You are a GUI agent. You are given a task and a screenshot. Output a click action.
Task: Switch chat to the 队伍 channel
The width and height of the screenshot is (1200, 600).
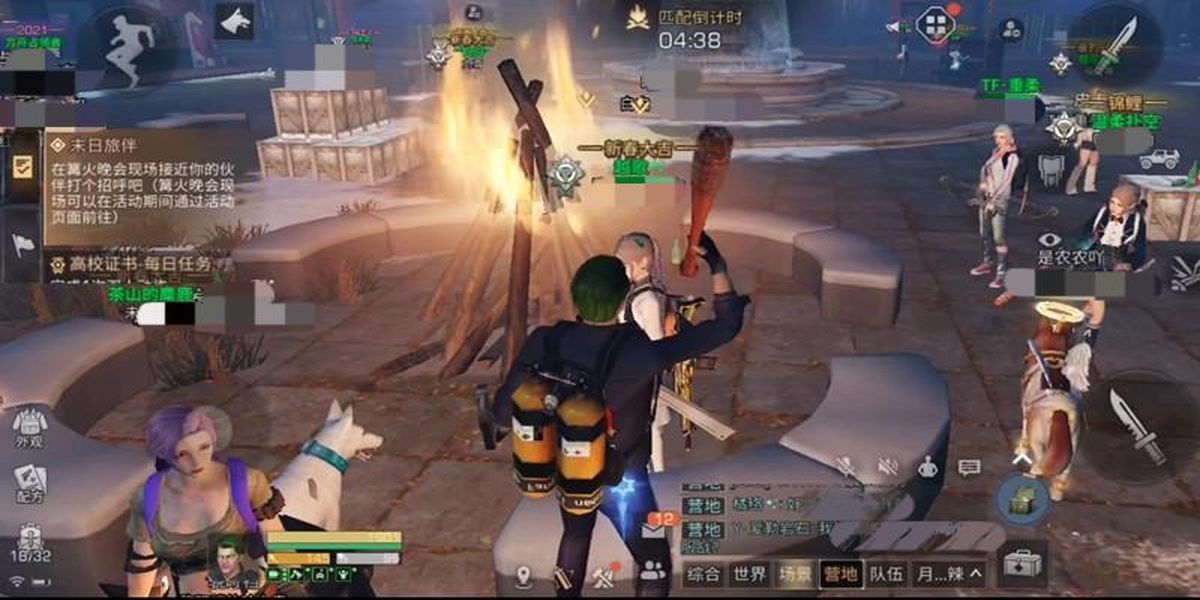[886, 574]
